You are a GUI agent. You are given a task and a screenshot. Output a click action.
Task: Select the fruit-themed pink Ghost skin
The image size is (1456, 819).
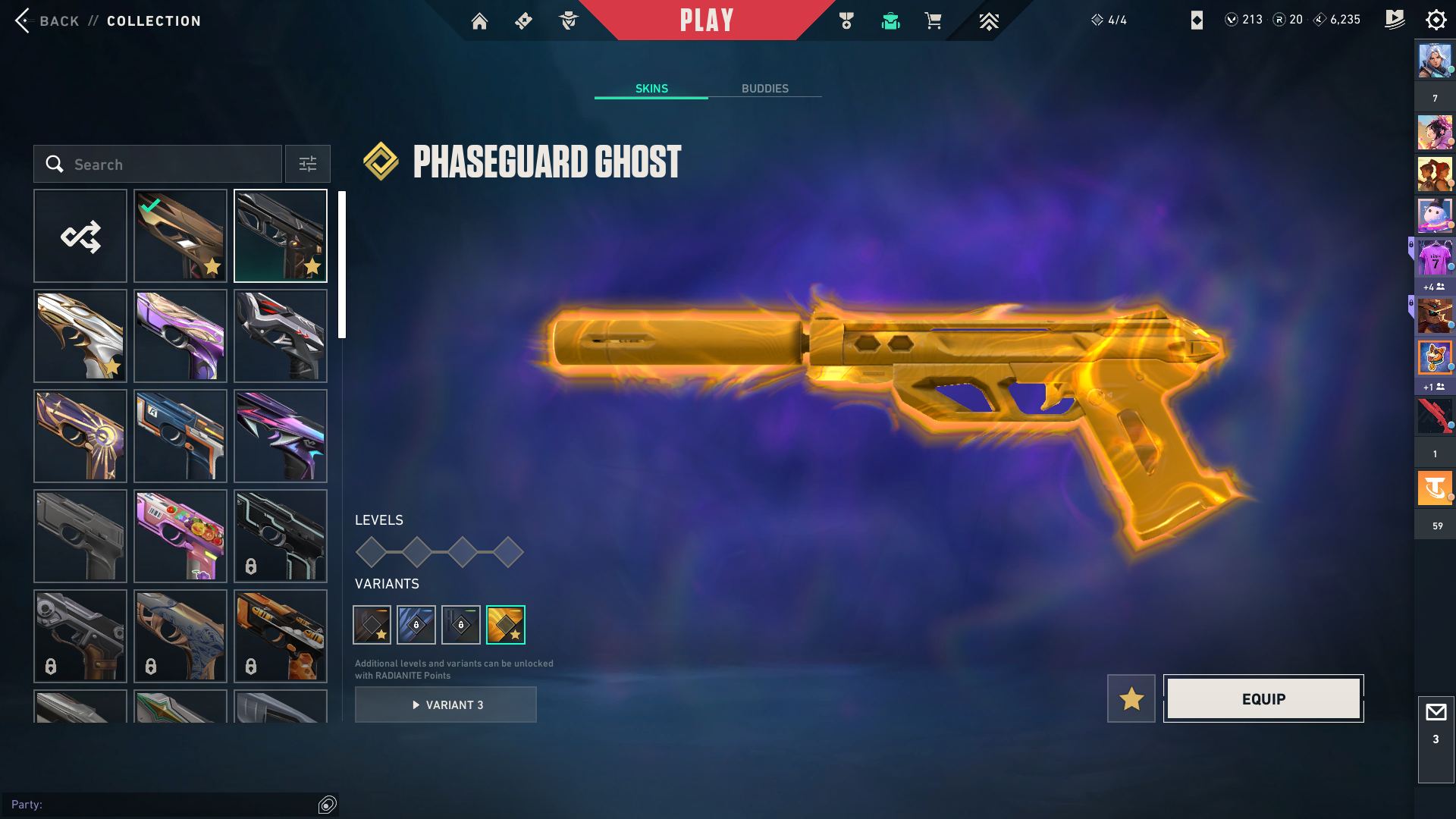(x=180, y=536)
